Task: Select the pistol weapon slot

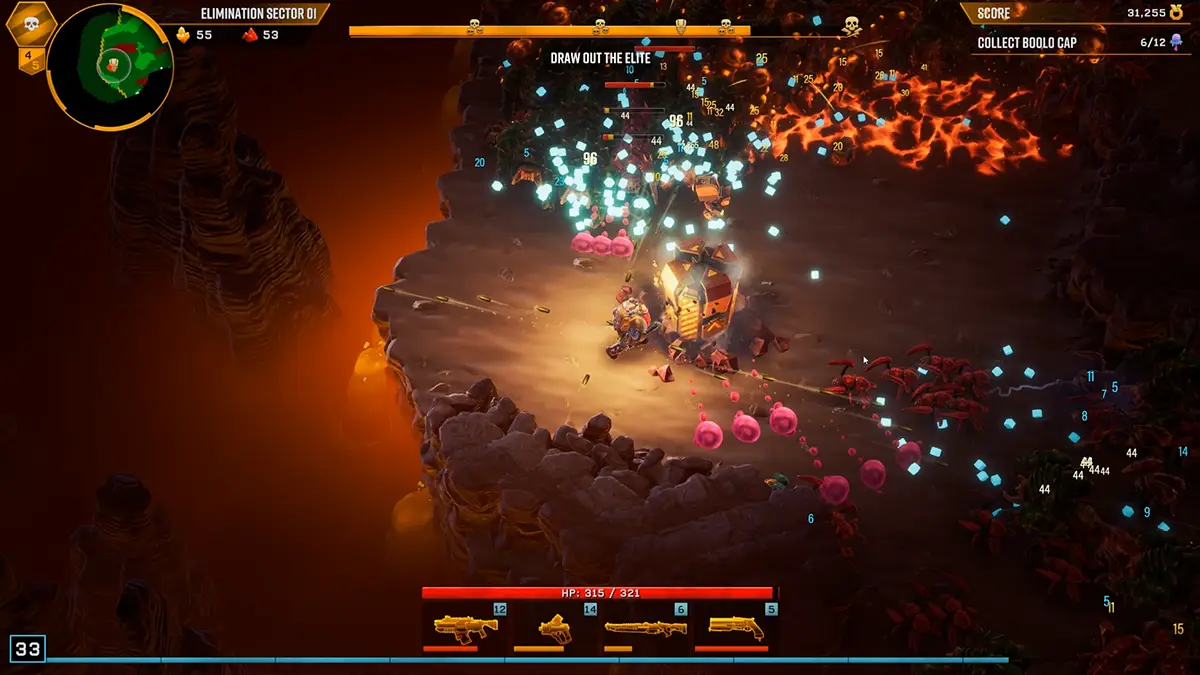Action: coord(555,628)
